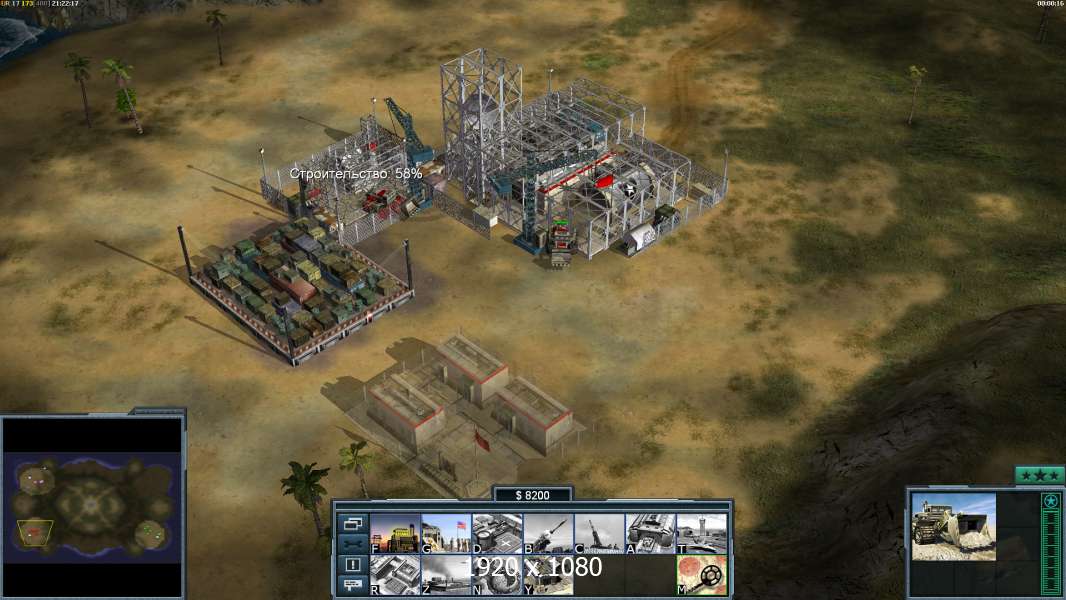This screenshot has width=1066, height=600.
Task: Activate the mine clearing command icon M
Action: (701, 575)
